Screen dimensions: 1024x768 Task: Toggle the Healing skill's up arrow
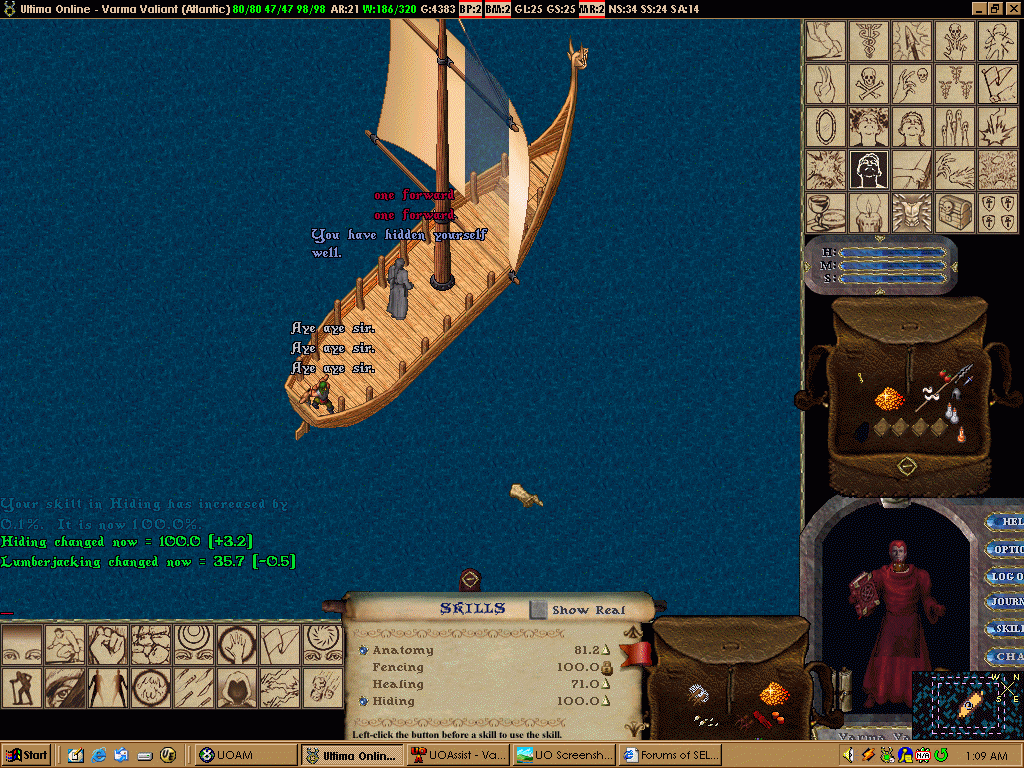tap(606, 685)
